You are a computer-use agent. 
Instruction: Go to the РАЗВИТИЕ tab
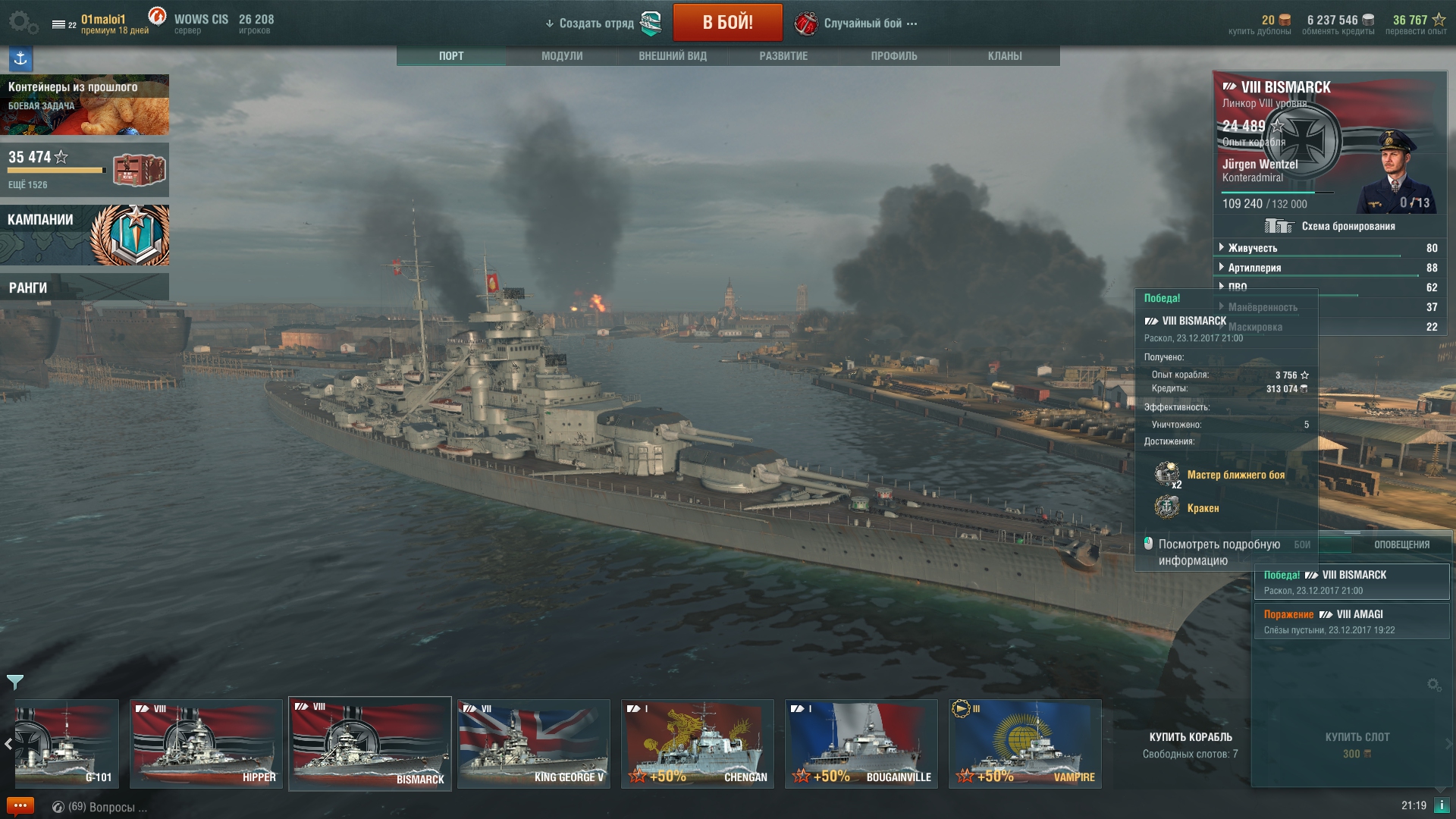click(783, 56)
